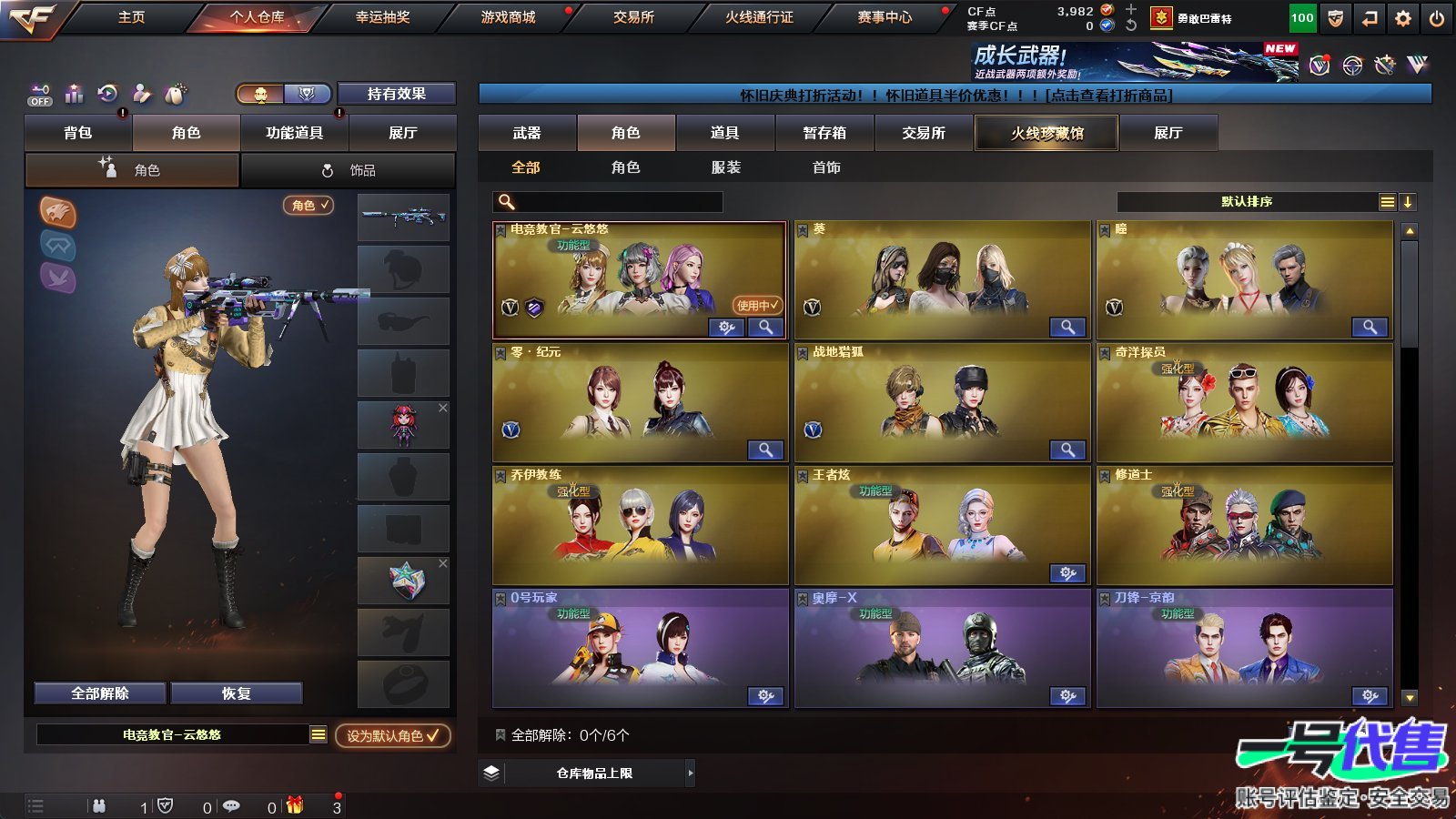Viewport: 1456px width, 819px height.
Task: Click the power button in top-right corner
Action: pyautogui.click(x=1438, y=16)
